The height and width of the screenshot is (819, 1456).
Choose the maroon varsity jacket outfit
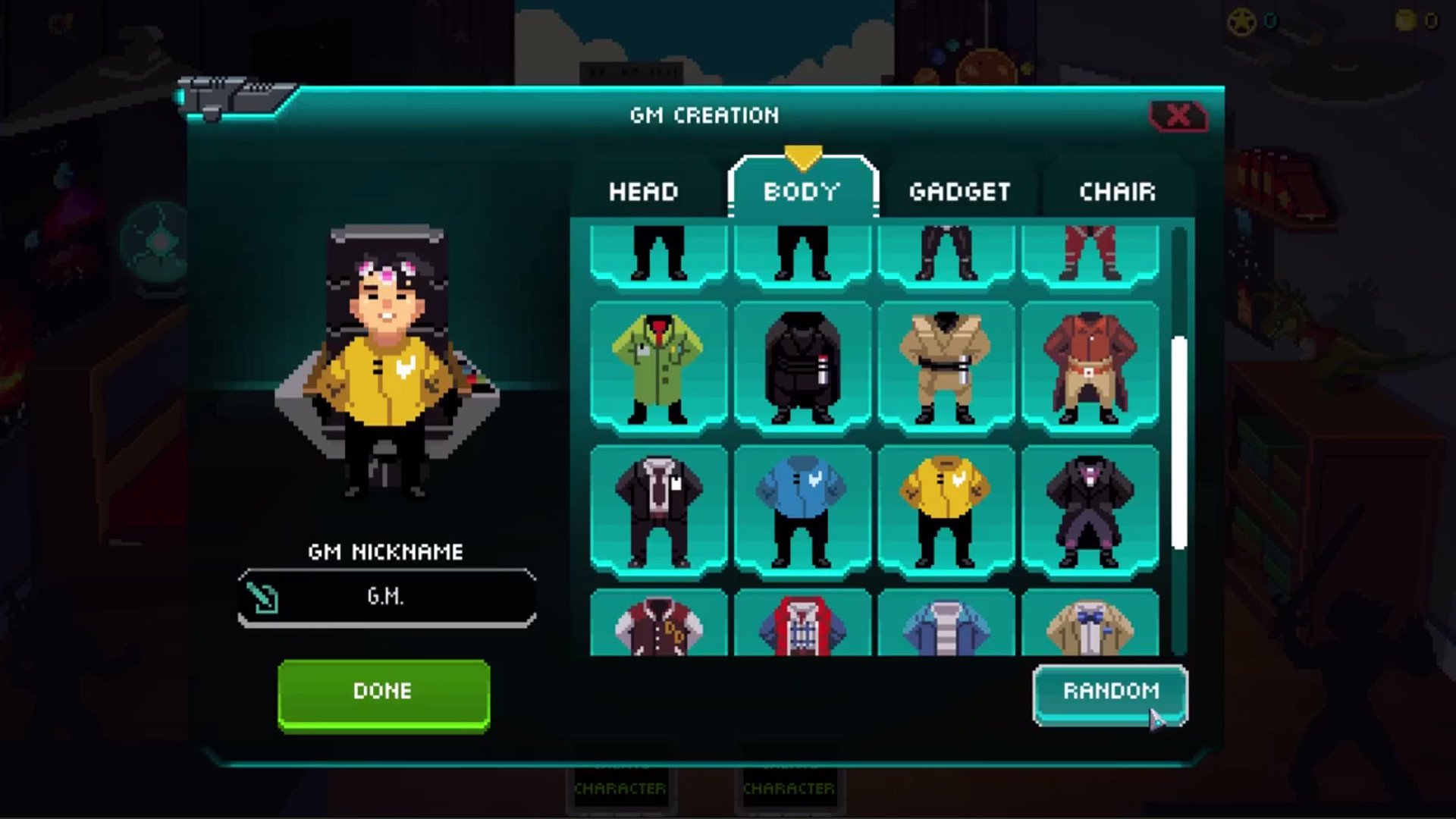[x=657, y=627]
